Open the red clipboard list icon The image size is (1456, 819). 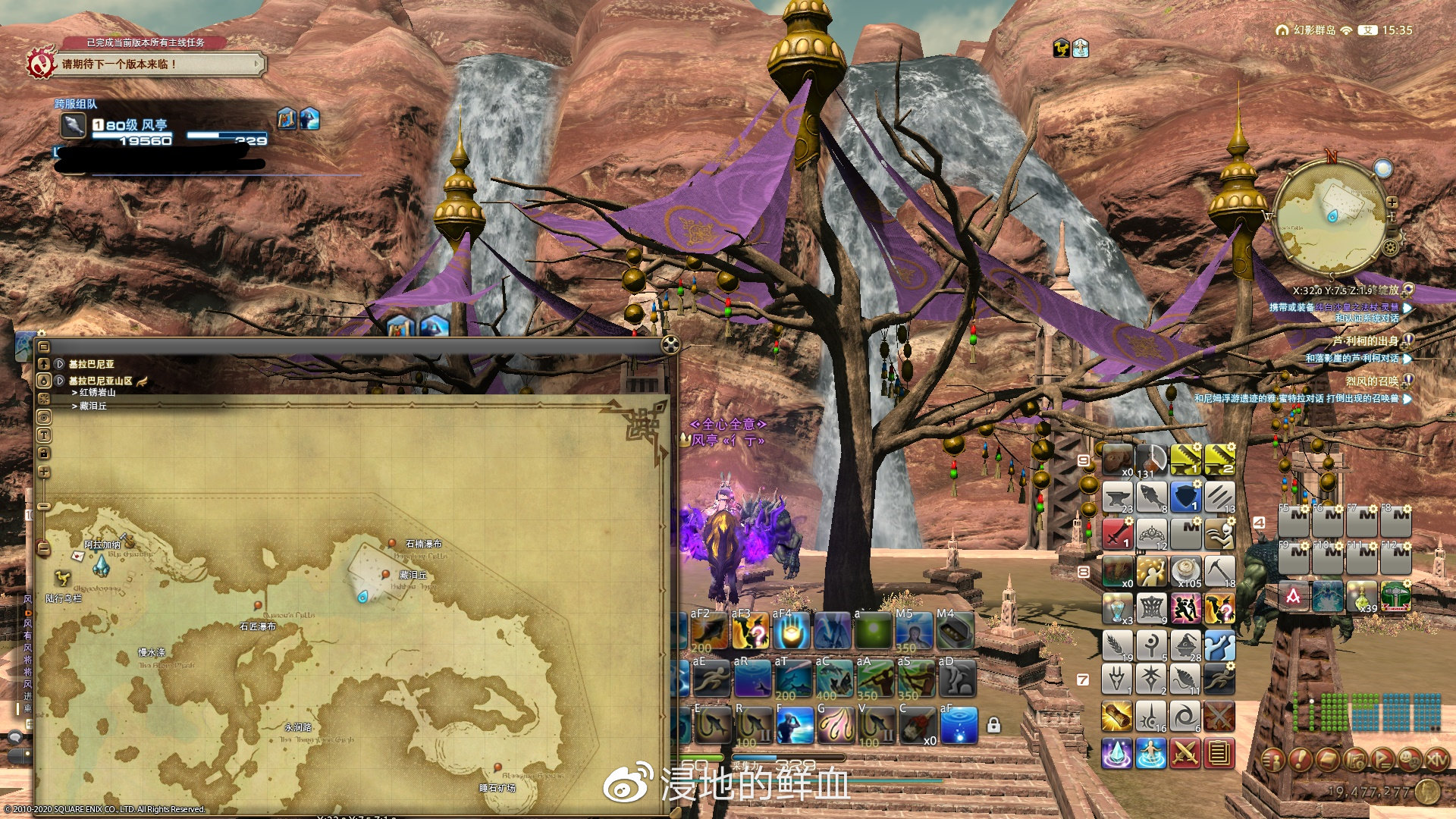point(1219,753)
